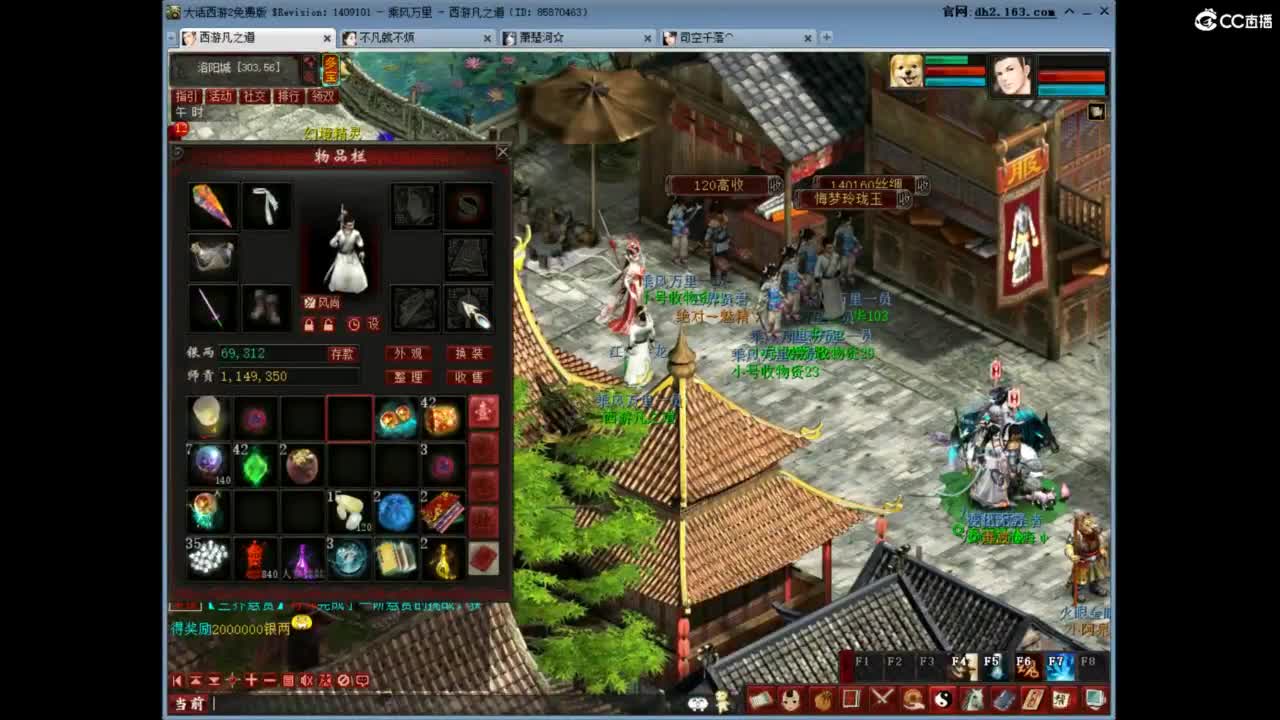This screenshot has height=720, width=1280.
Task: Toggle the first lock icon under the character model
Action: point(310,324)
